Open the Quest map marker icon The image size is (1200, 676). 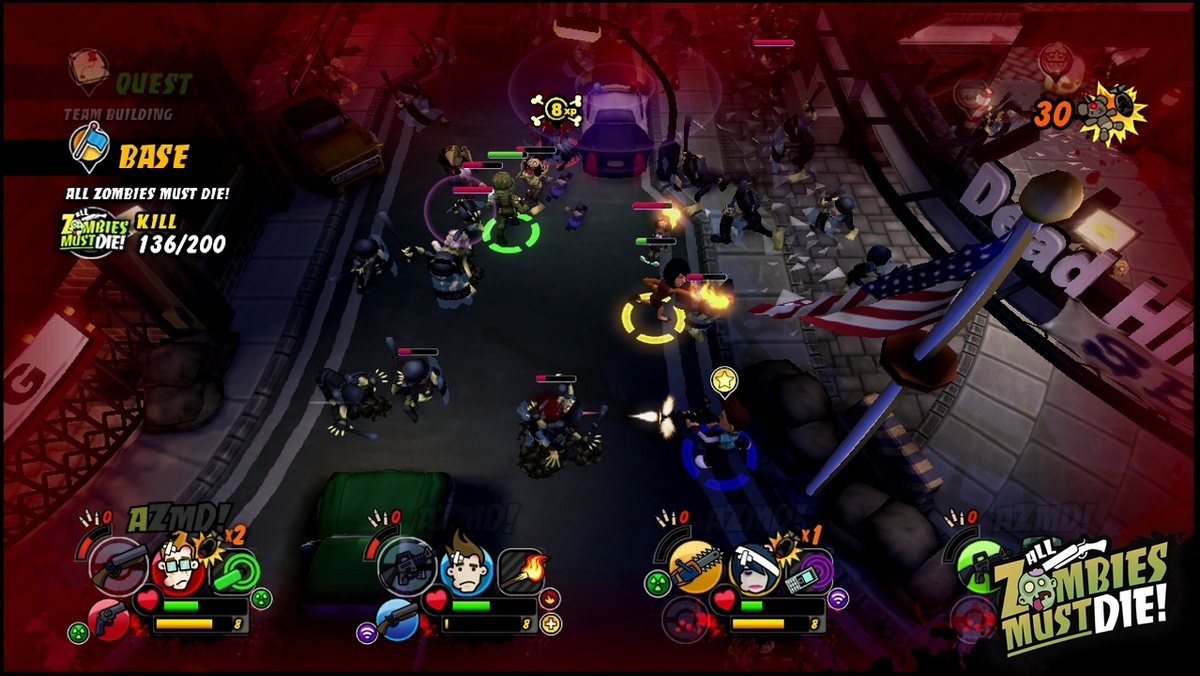click(x=88, y=68)
